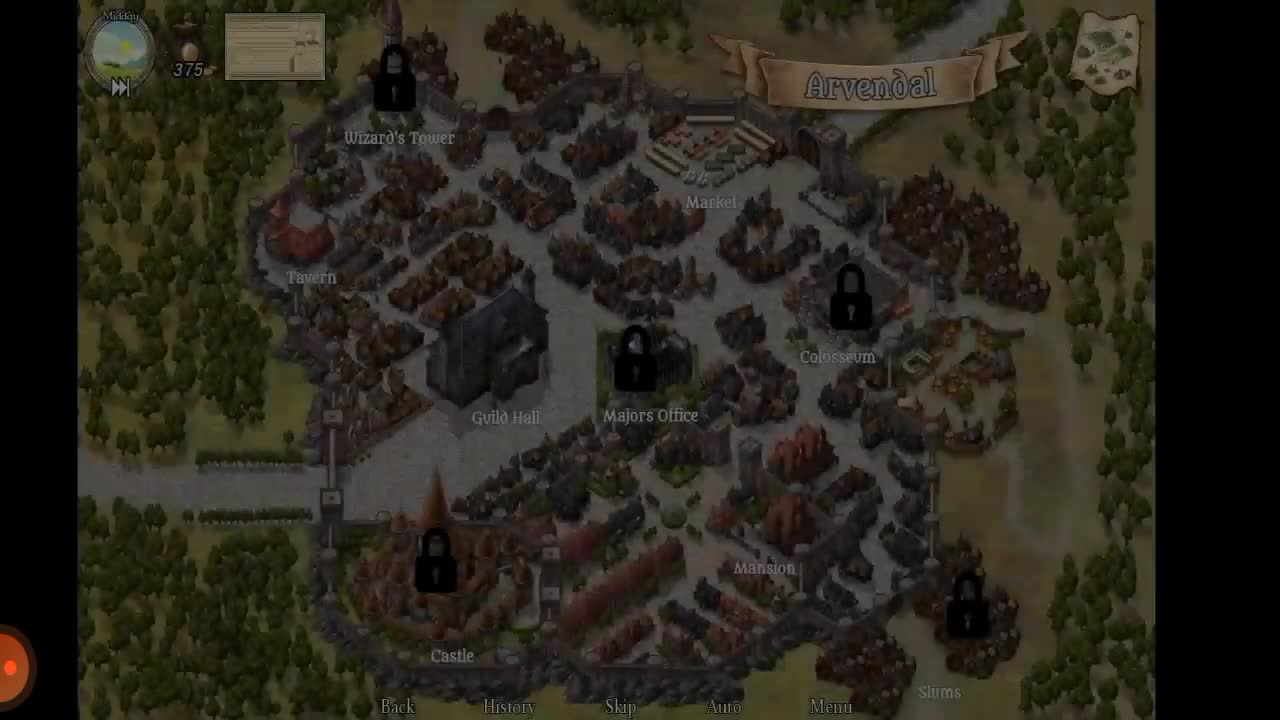The height and width of the screenshot is (720, 1280).
Task: Open the Market location
Action: tap(711, 202)
